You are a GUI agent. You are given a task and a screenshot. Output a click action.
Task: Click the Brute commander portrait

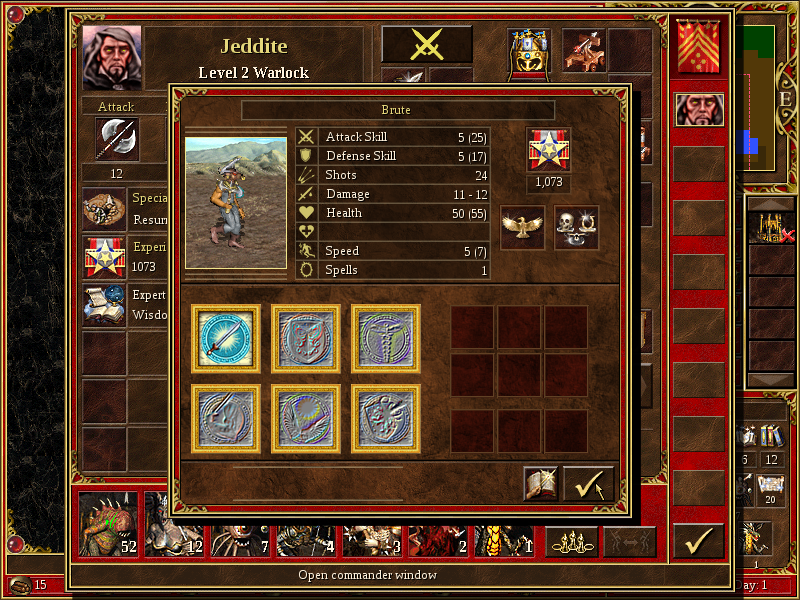click(x=236, y=203)
